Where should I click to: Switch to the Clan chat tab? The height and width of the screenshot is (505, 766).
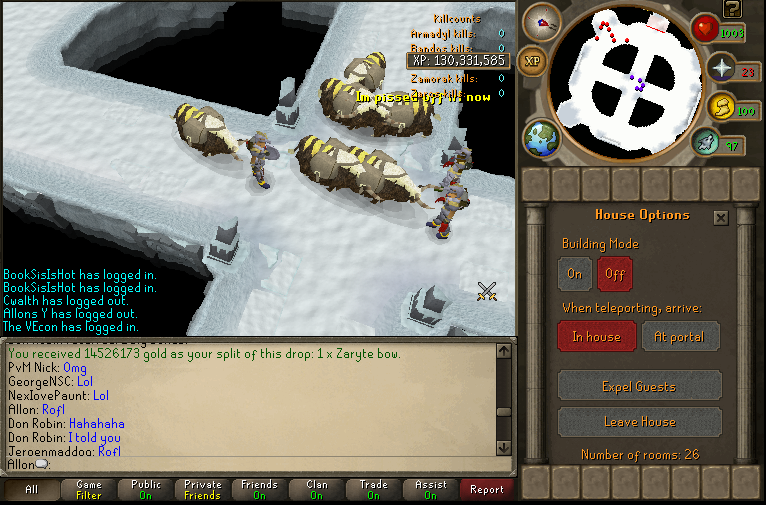(x=317, y=490)
